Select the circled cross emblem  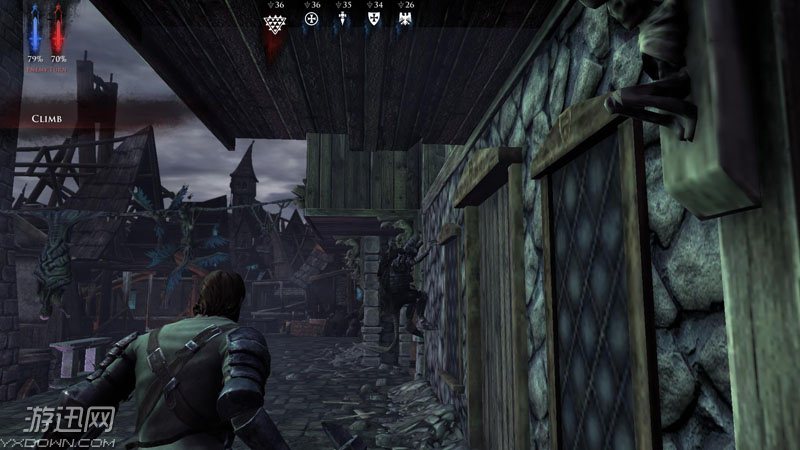click(x=311, y=20)
